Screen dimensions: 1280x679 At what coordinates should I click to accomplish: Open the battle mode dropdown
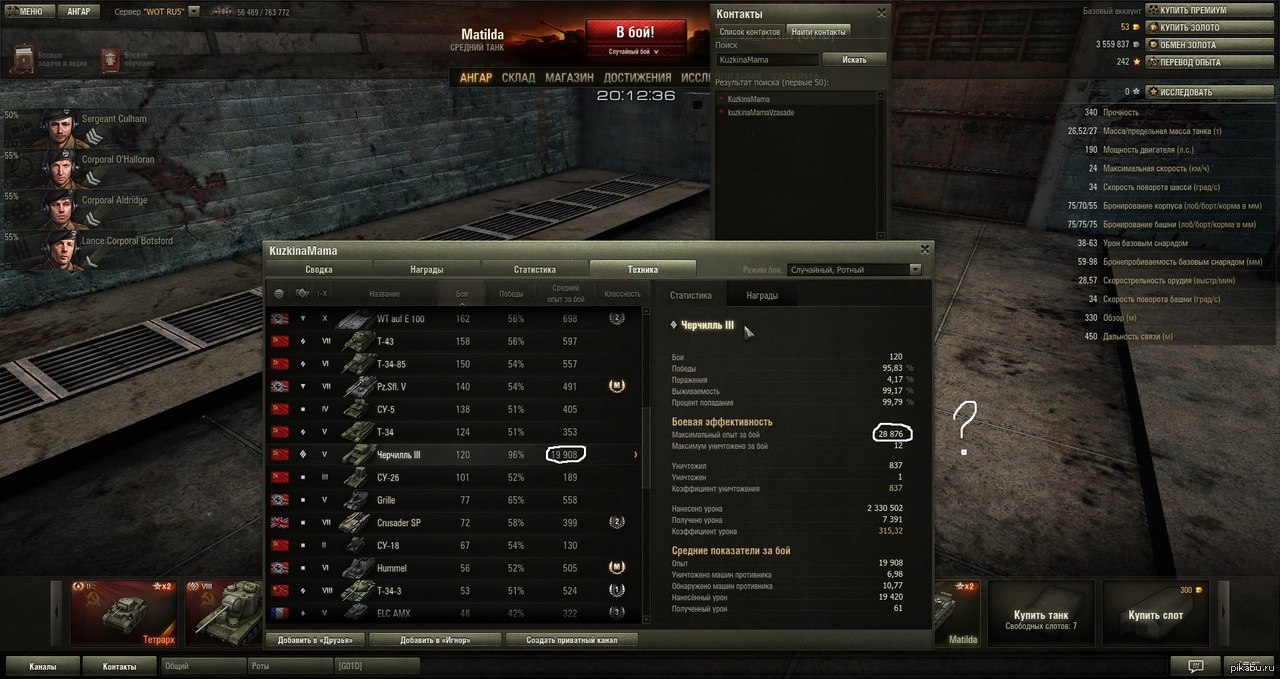pyautogui.click(x=854, y=269)
